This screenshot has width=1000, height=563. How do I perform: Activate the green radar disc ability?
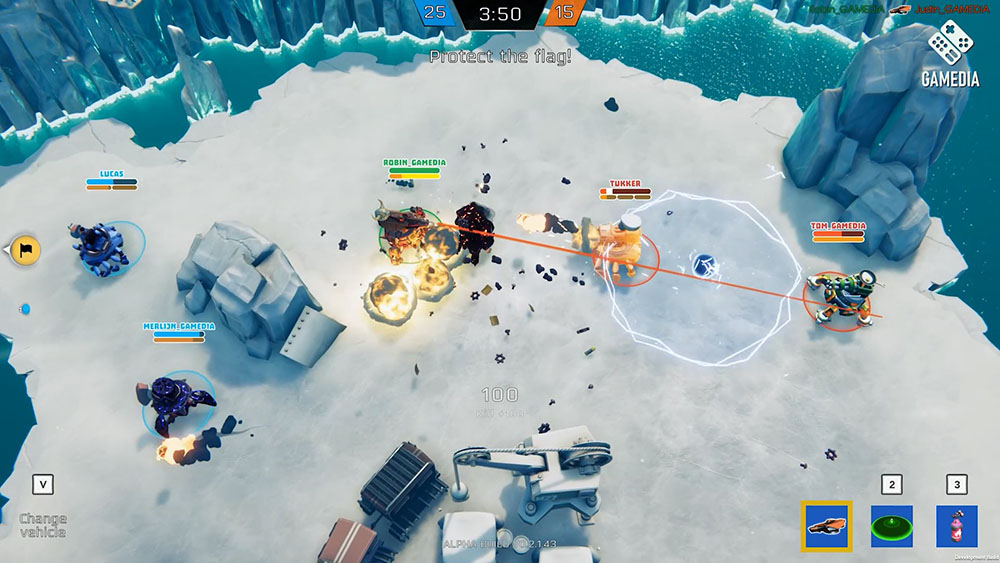(x=891, y=526)
